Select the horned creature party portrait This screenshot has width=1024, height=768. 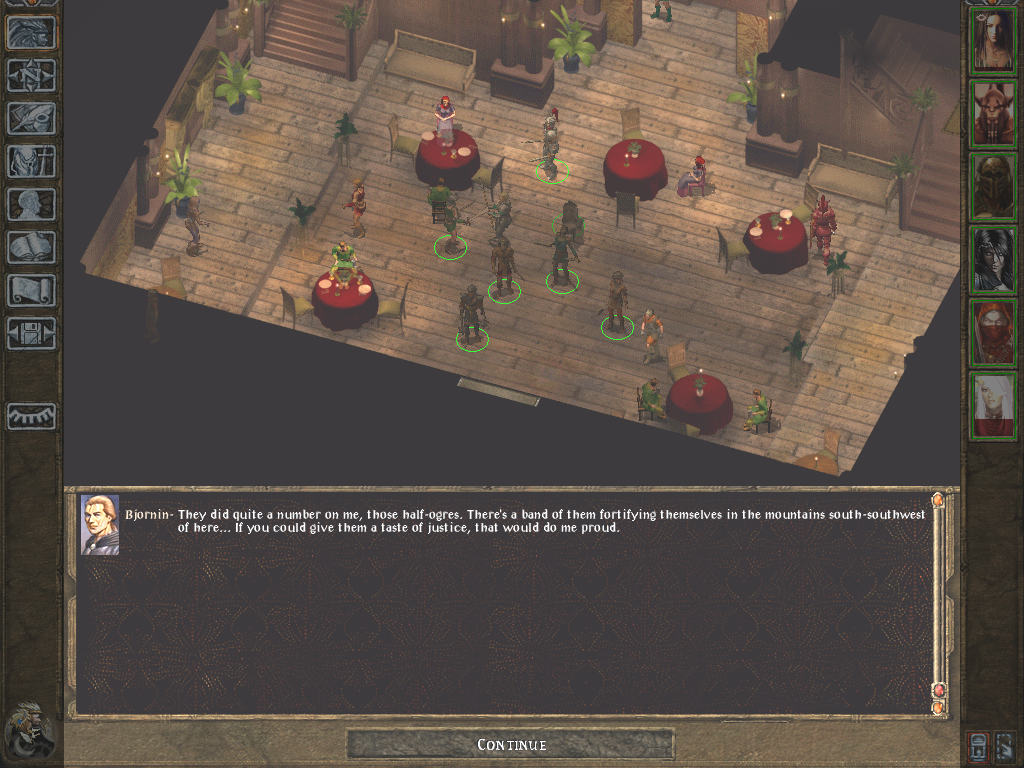click(993, 113)
